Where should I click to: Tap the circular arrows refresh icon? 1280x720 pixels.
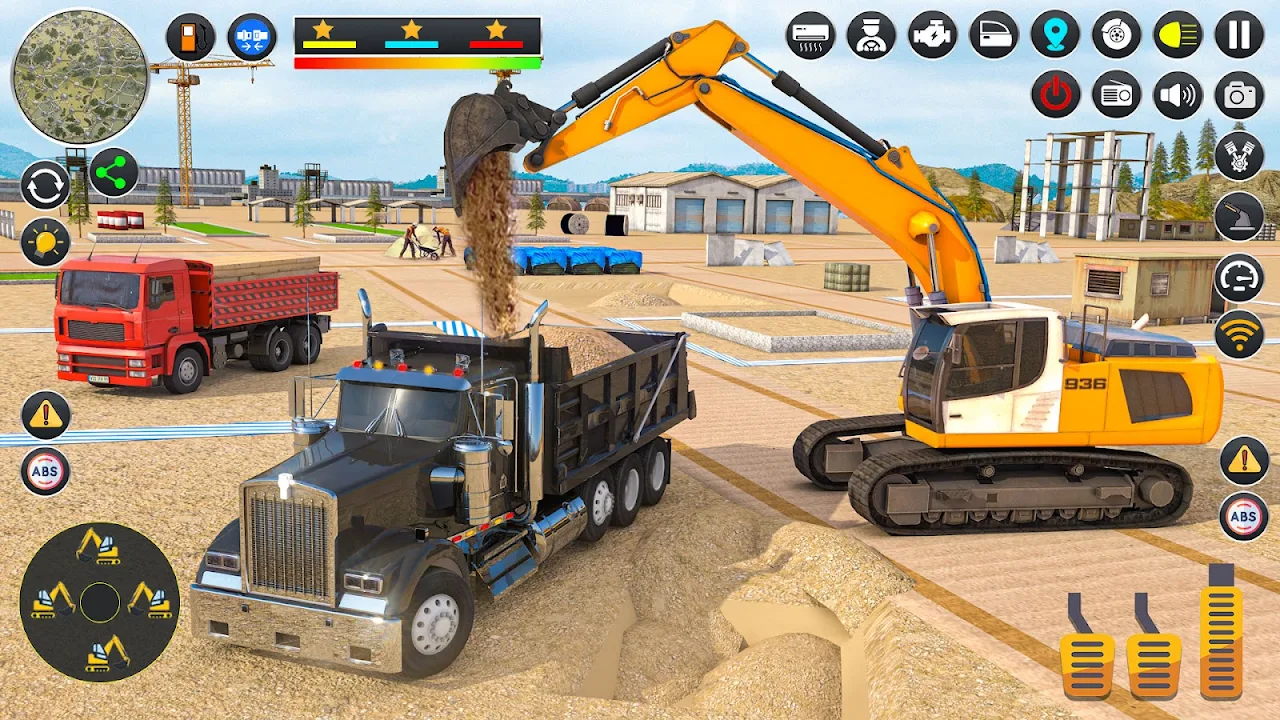click(45, 185)
